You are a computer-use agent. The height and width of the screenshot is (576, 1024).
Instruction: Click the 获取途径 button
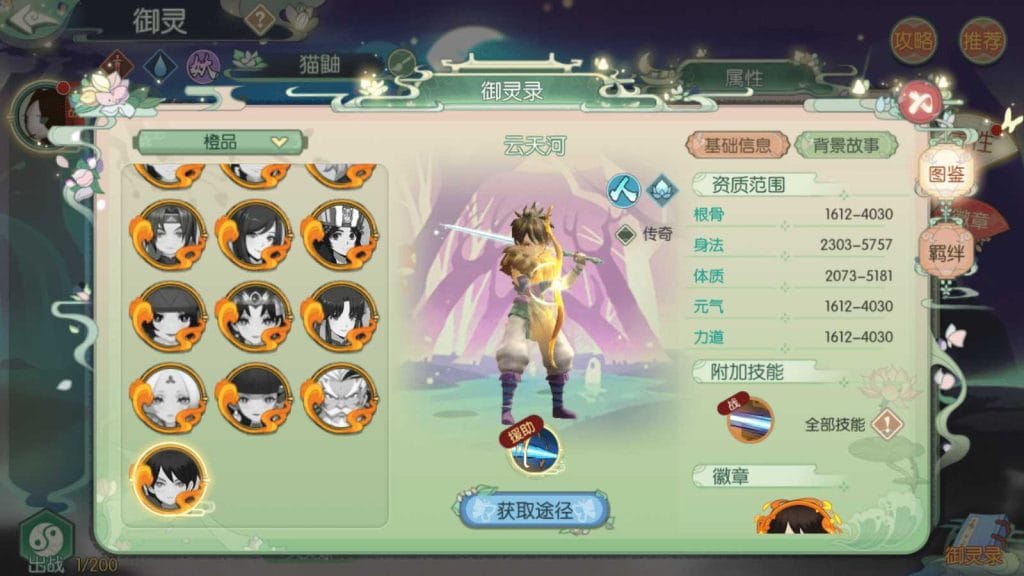pos(535,510)
